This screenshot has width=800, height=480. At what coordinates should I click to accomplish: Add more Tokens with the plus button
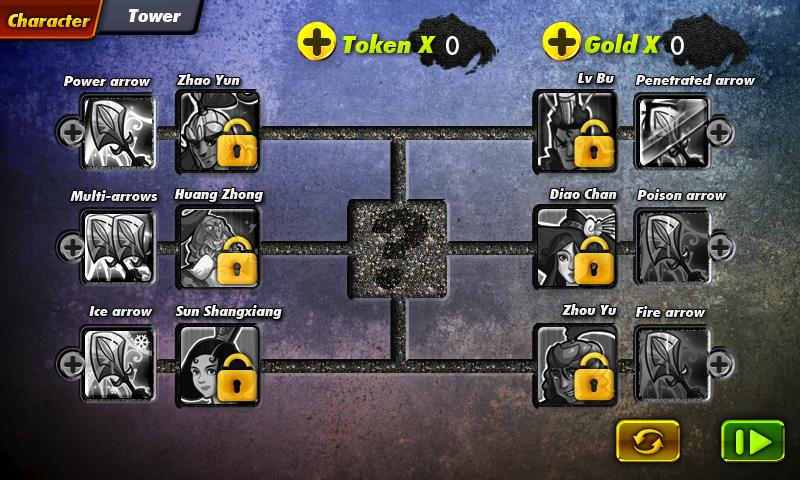tap(317, 43)
